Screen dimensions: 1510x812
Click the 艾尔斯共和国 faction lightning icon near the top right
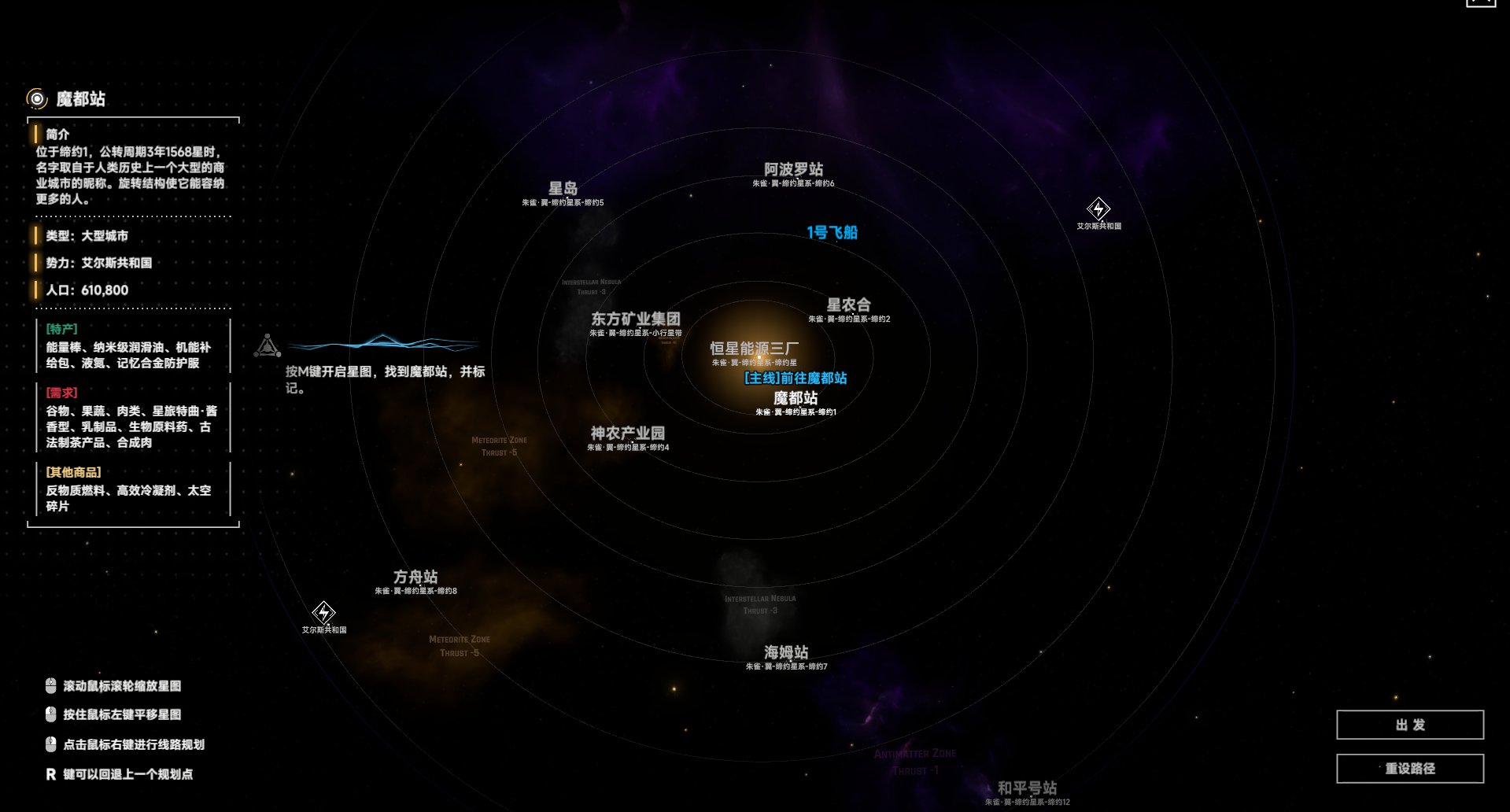click(1098, 209)
